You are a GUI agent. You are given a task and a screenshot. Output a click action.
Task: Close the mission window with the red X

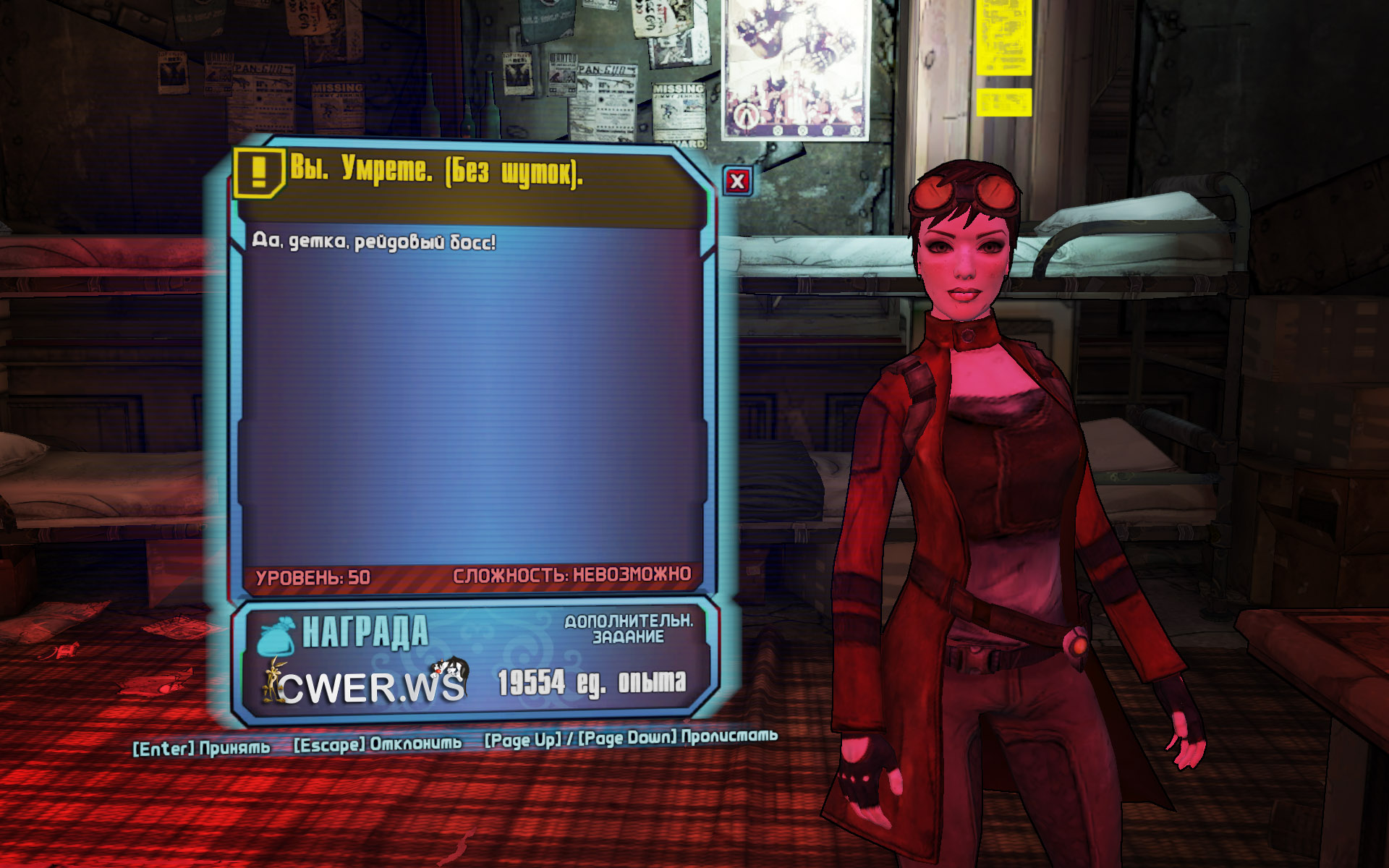point(737,181)
